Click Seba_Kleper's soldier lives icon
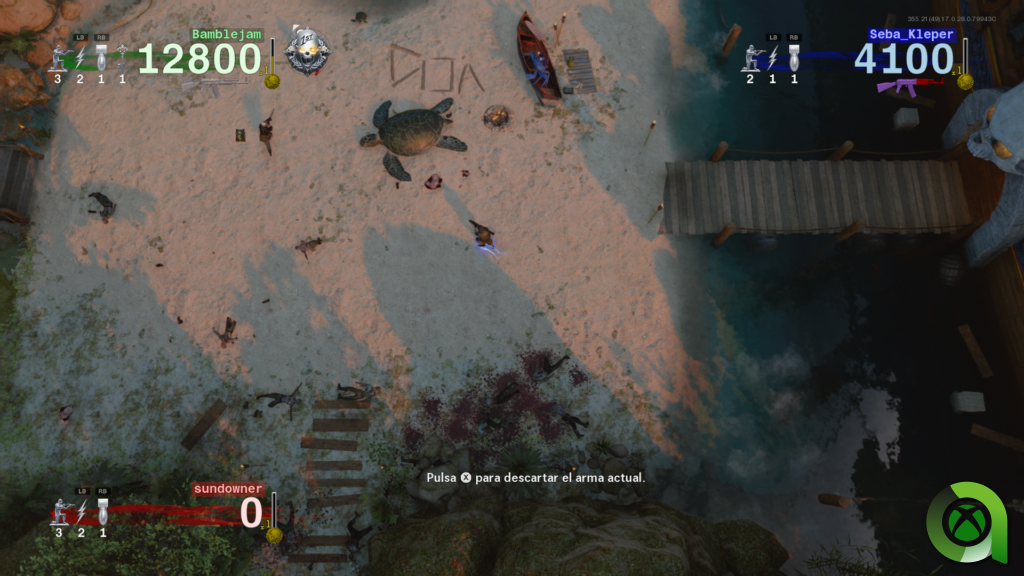The image size is (1024, 576). [750, 58]
